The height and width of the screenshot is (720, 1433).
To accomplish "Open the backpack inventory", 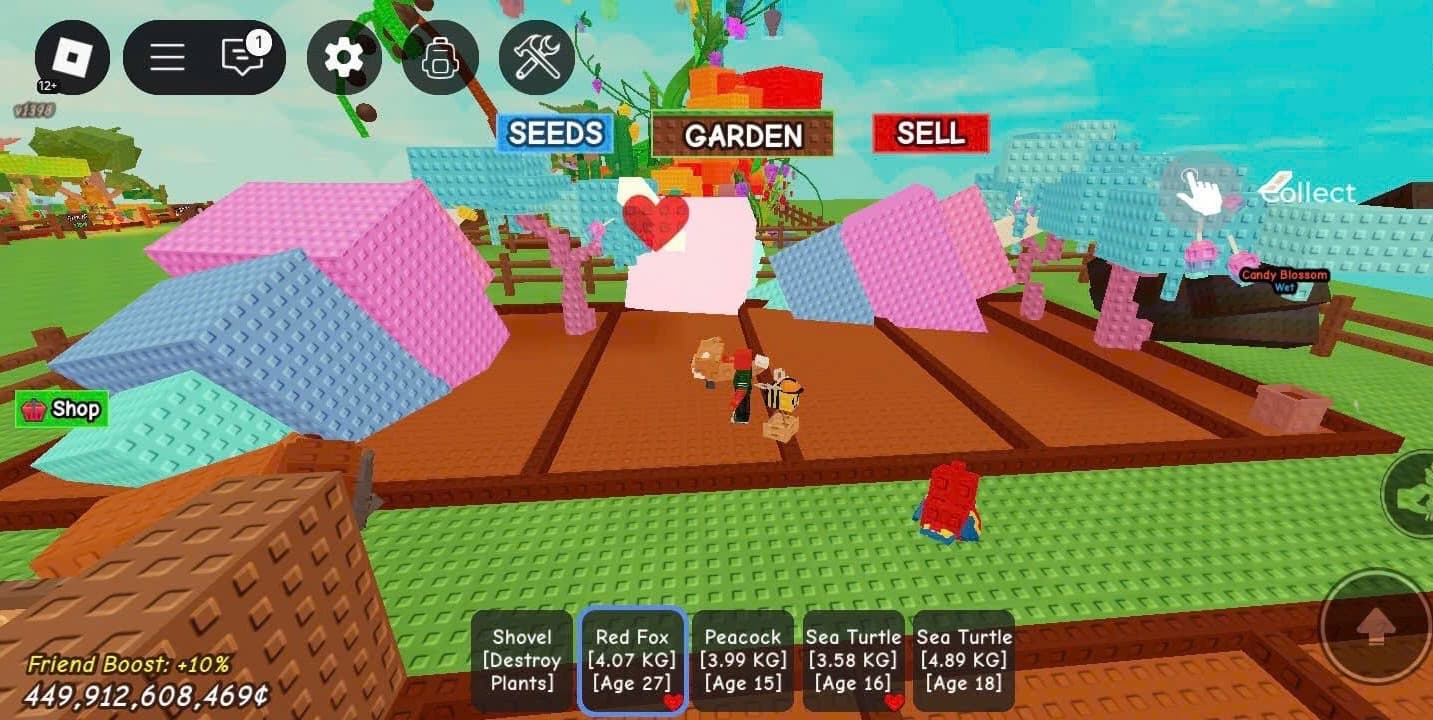I will 440,57.
